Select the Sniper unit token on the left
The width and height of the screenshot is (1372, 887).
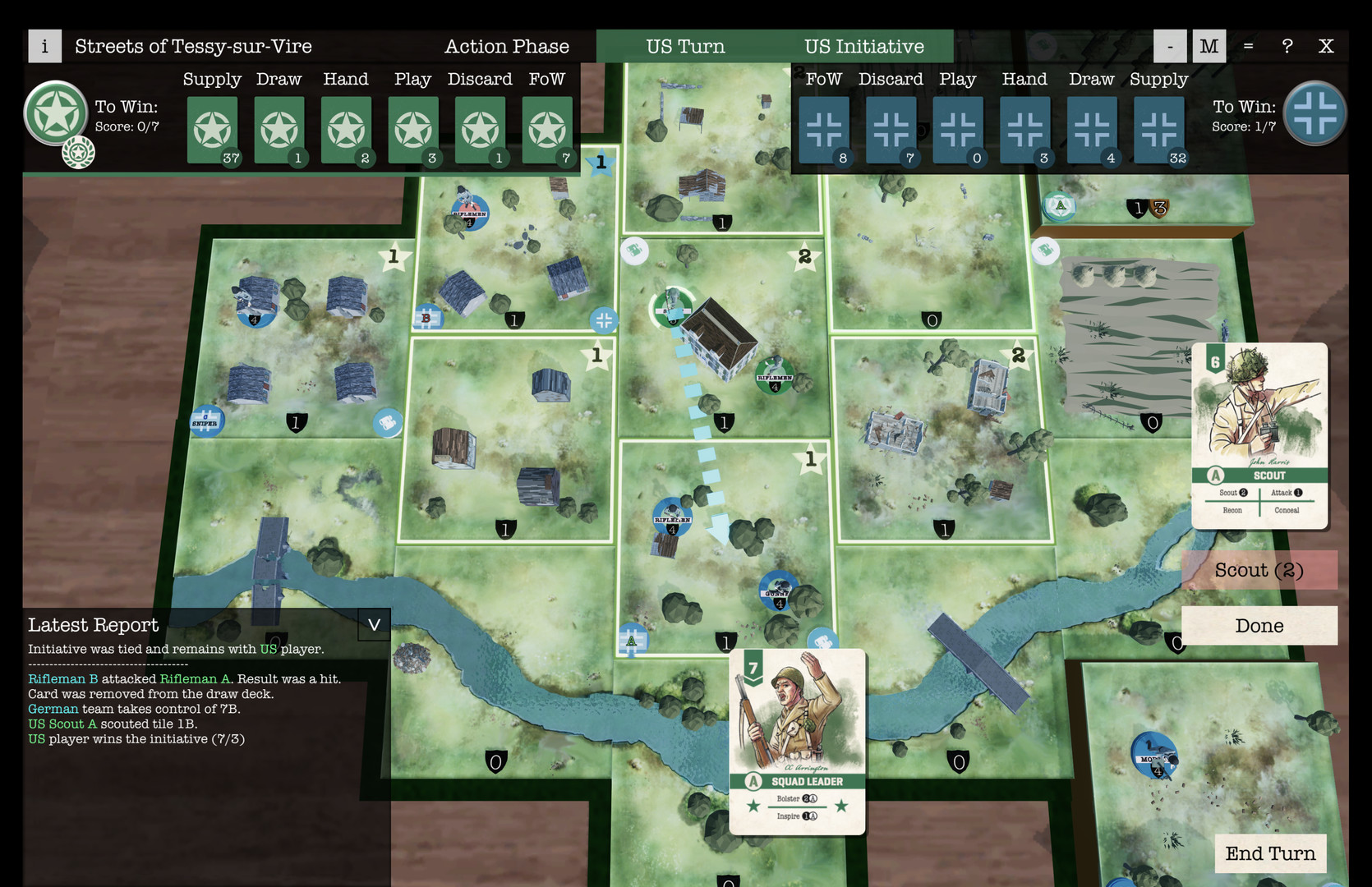tap(206, 421)
